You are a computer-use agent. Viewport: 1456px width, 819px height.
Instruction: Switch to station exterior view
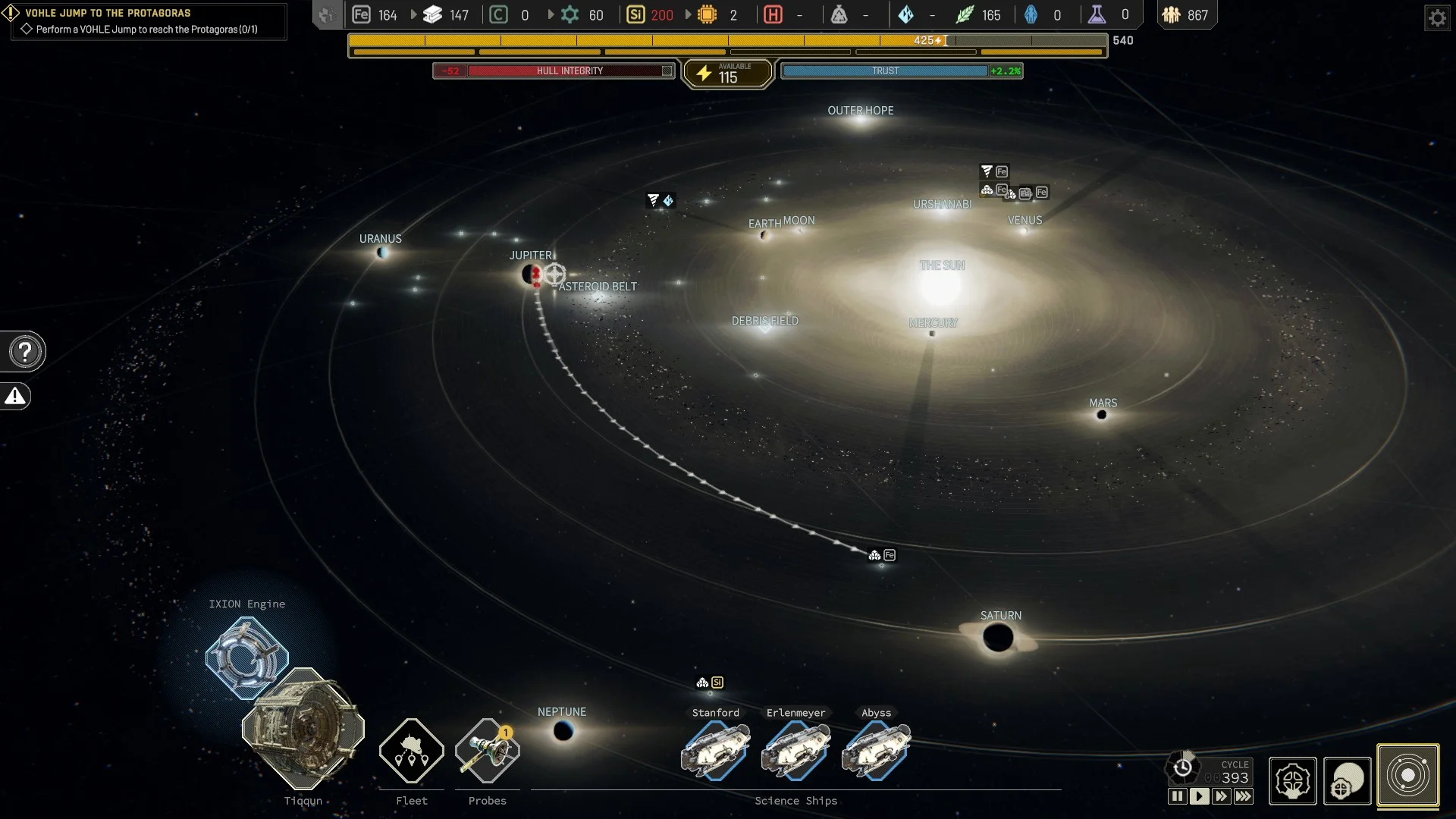[1348, 780]
